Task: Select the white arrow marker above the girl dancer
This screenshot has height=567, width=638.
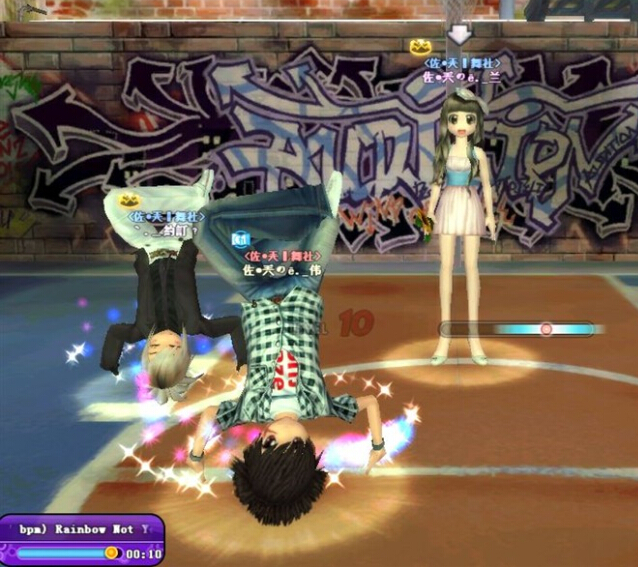Action: (x=459, y=34)
